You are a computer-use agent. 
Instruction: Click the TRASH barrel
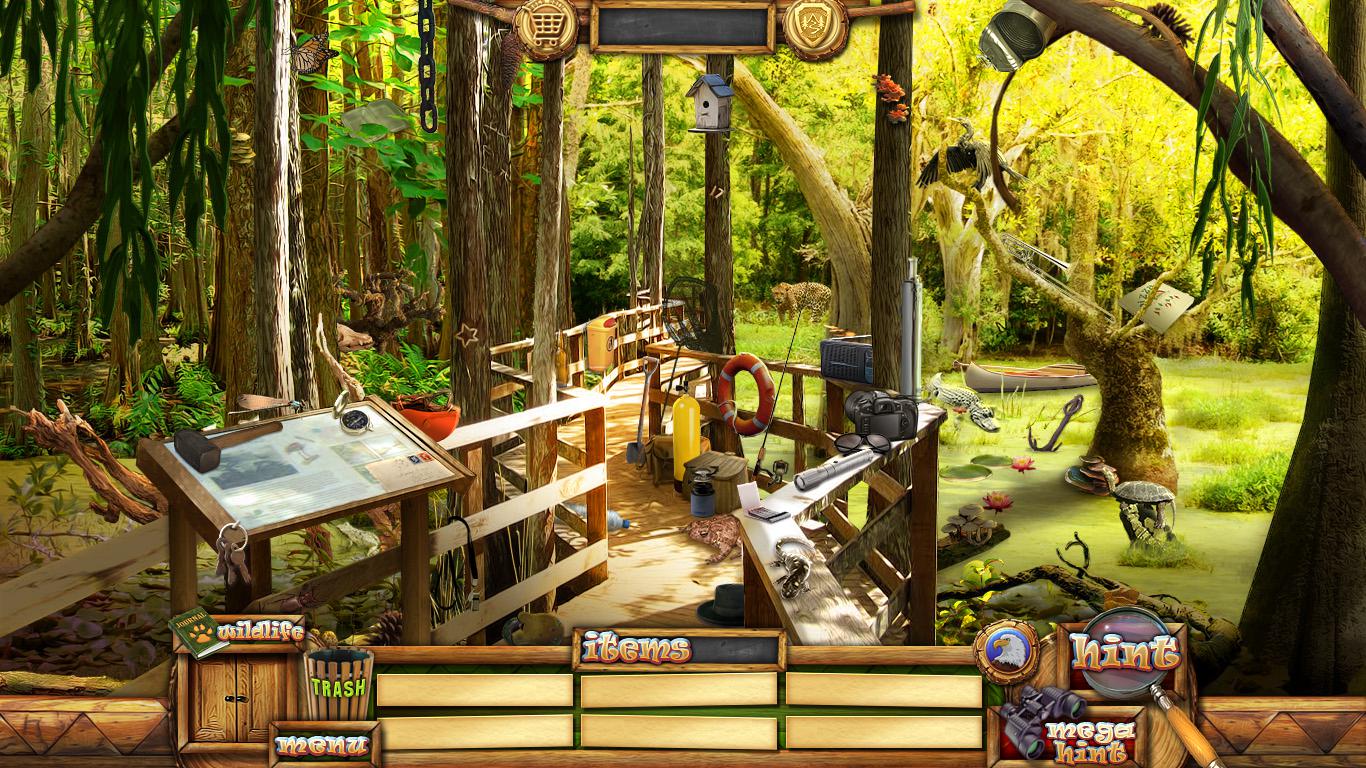point(338,684)
